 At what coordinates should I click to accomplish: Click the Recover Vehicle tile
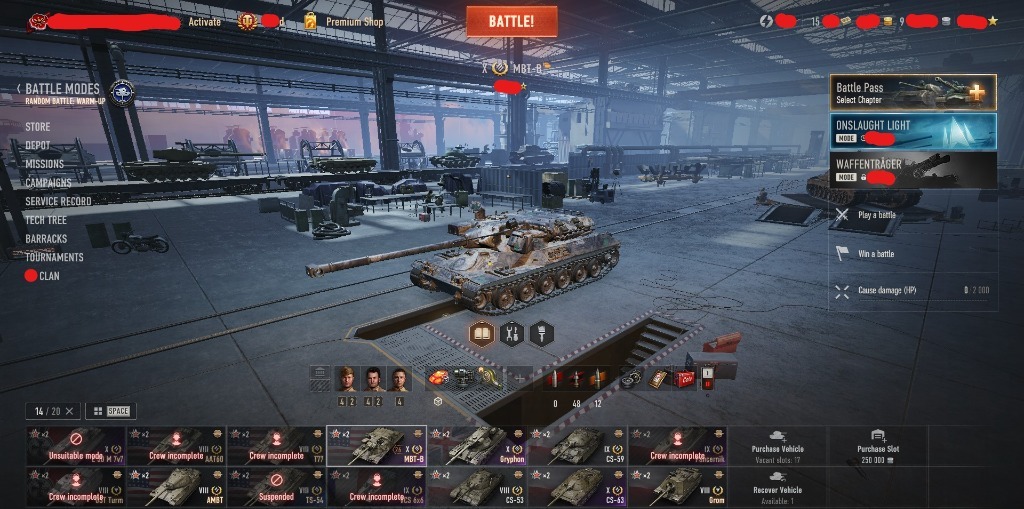tap(777, 485)
